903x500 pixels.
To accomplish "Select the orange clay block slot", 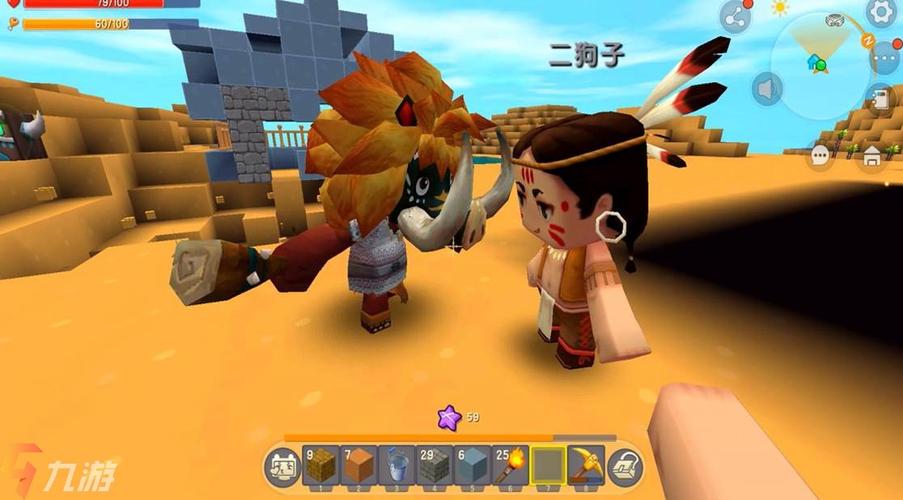I will click(359, 465).
